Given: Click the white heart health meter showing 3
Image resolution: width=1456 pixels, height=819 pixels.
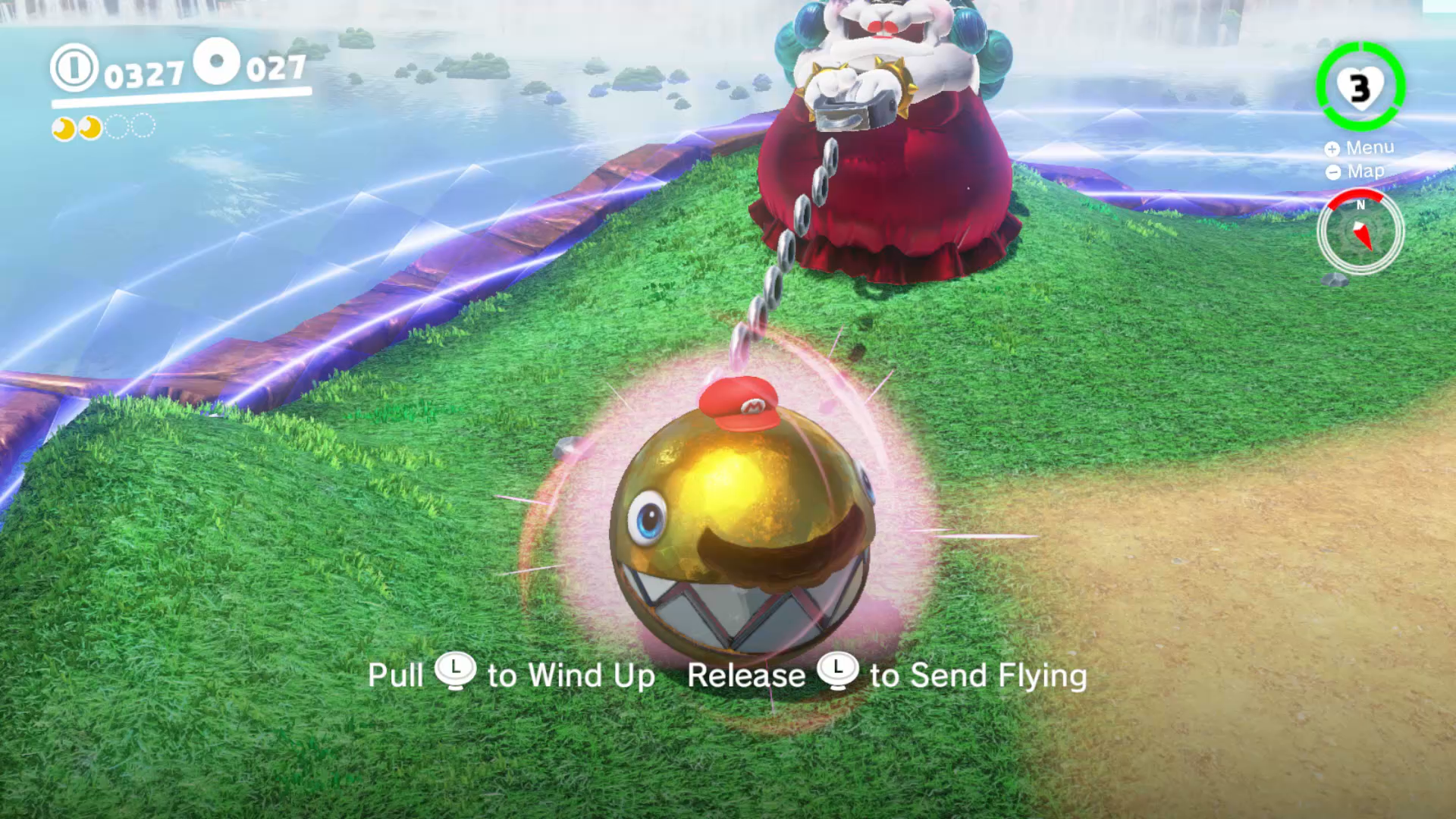Looking at the screenshot, I should 1360,87.
